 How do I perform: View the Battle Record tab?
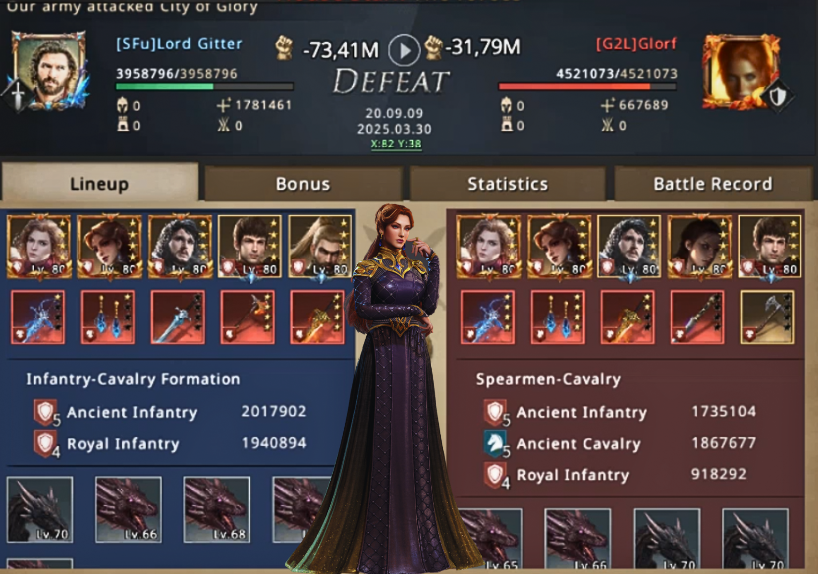pos(712,184)
